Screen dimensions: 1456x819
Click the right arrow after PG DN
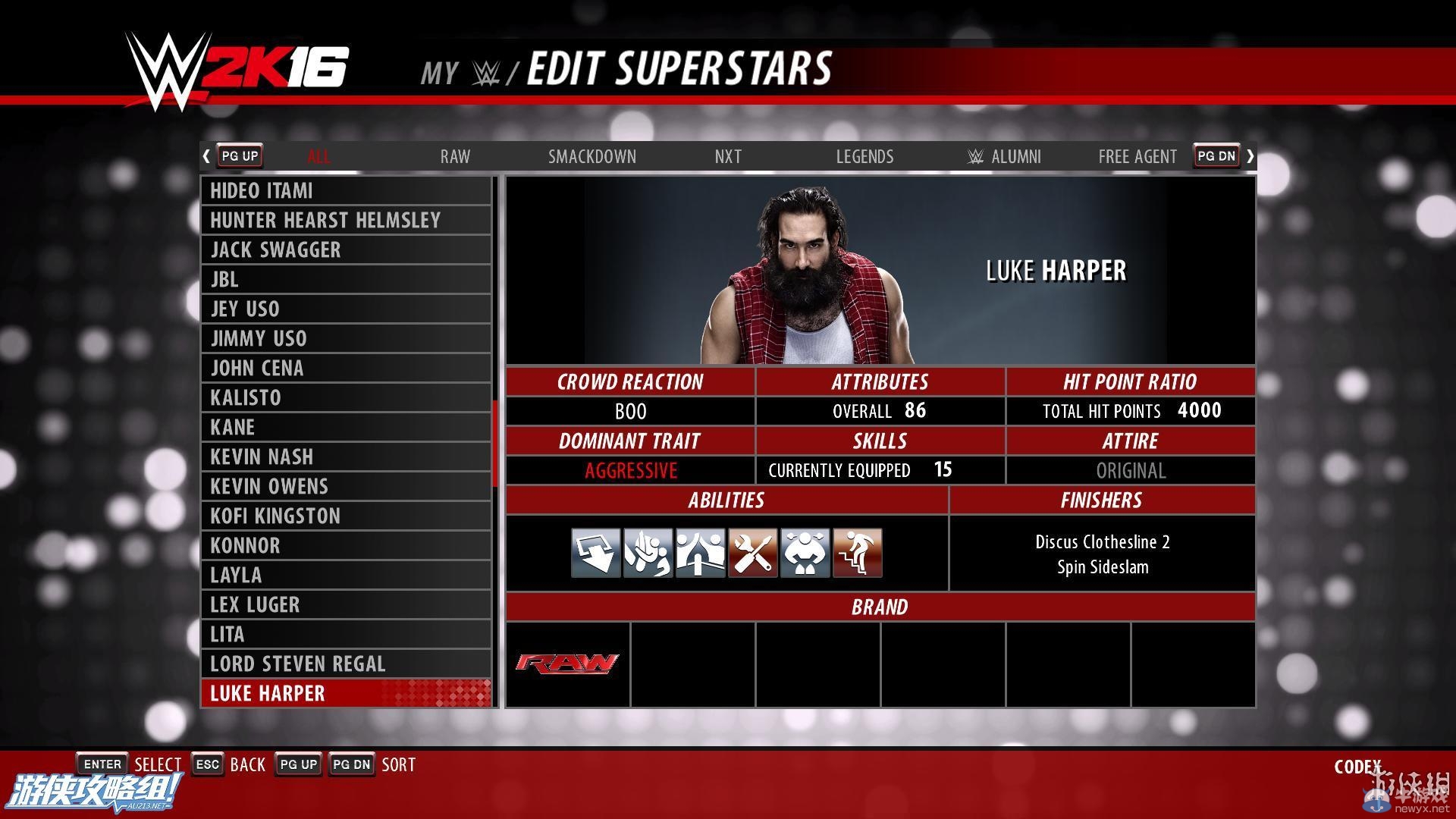1250,155
